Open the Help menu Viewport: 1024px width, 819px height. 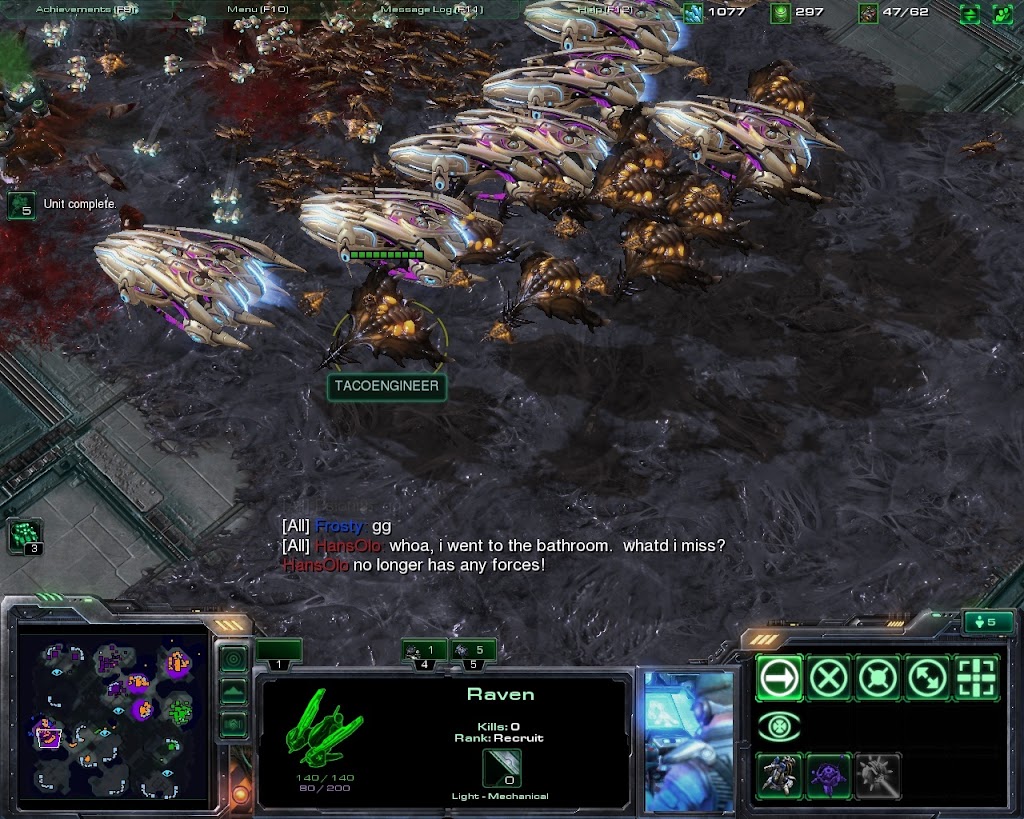pyautogui.click(x=604, y=9)
